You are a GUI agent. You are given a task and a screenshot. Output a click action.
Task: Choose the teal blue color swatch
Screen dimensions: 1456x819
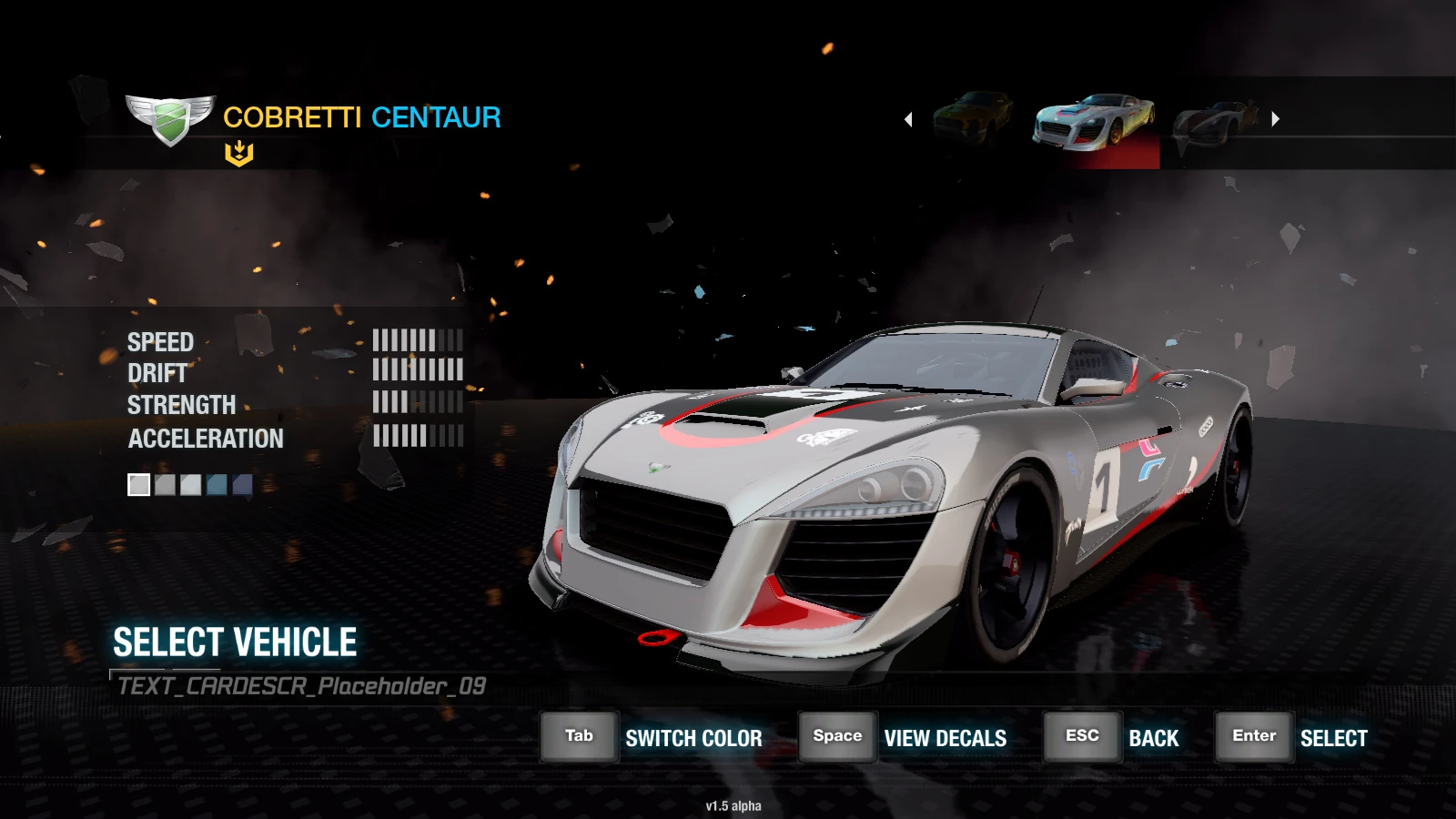[217, 485]
